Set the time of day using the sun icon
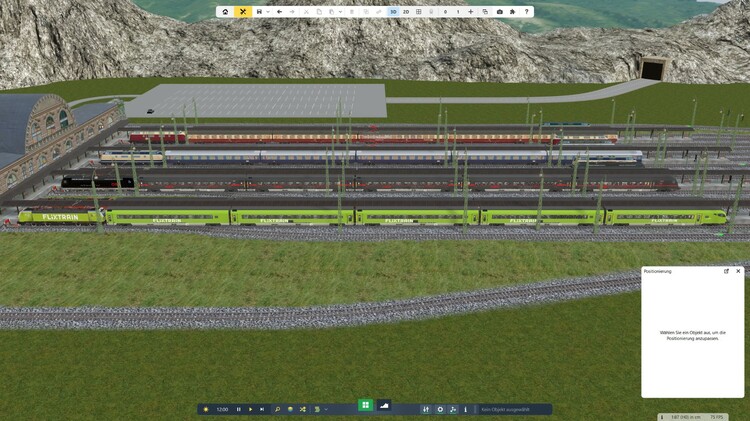The height and width of the screenshot is (421, 750). coord(206,409)
